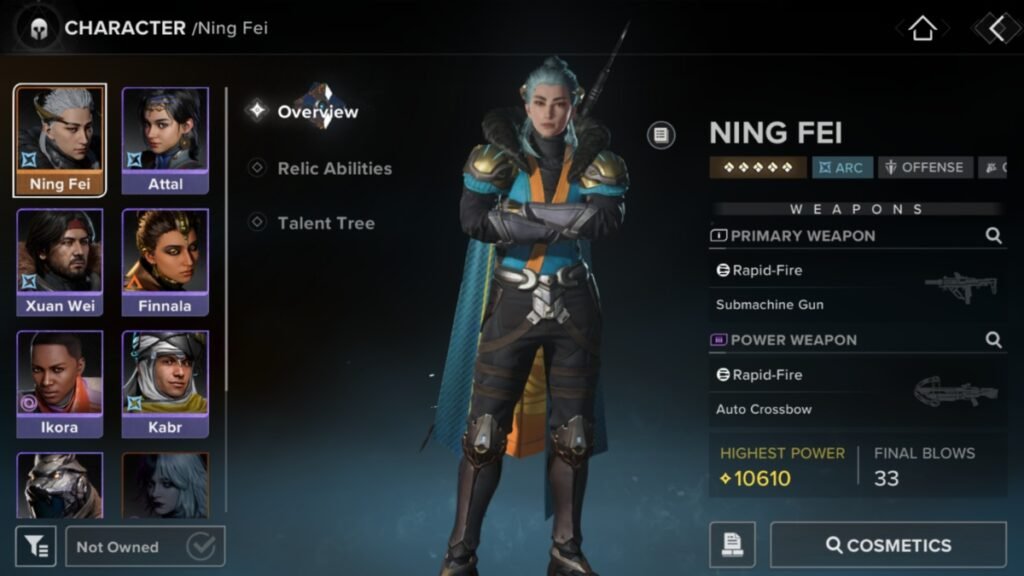Click the home icon button
Viewport: 1024px width, 576px height.
pyautogui.click(x=921, y=28)
